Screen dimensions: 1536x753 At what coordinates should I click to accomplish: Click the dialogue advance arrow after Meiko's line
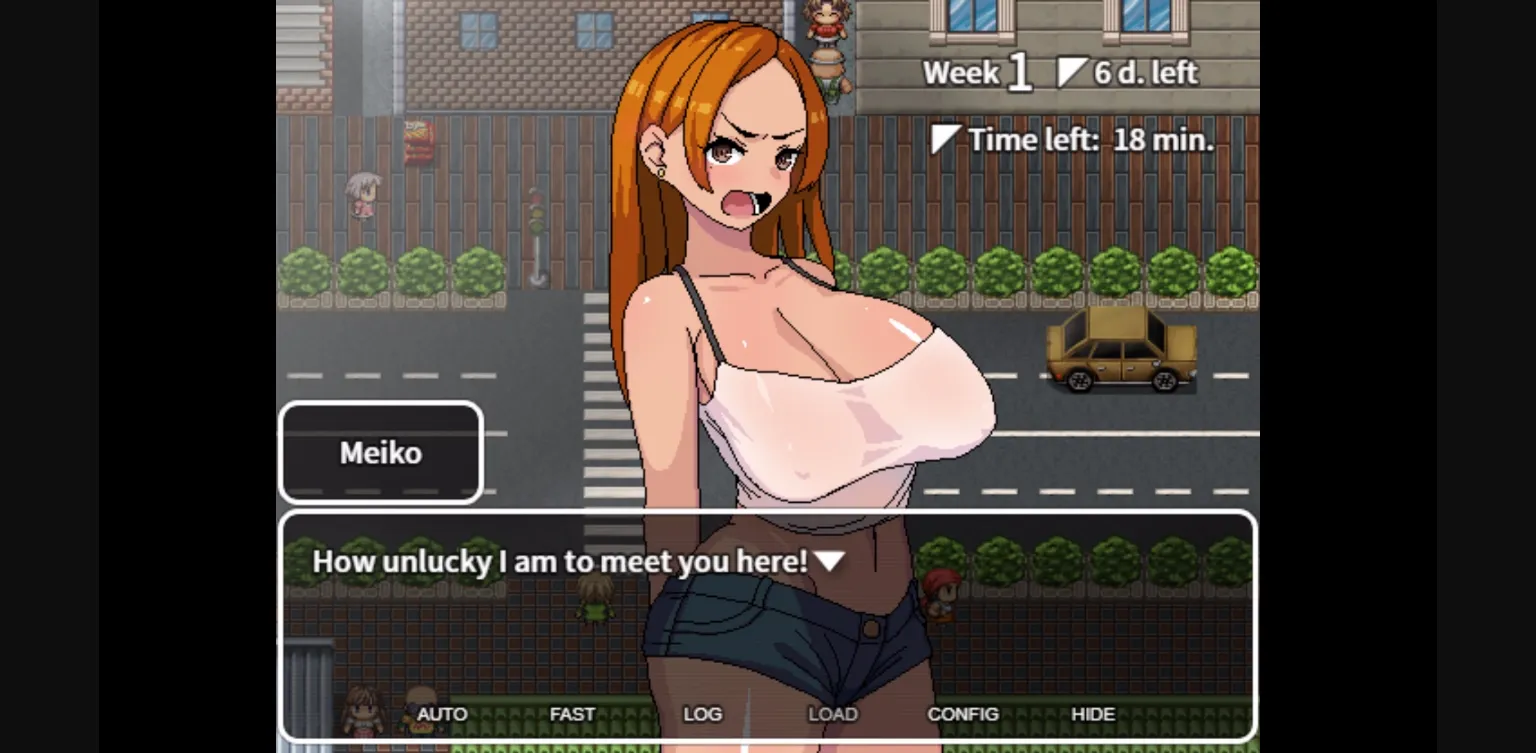[830, 561]
